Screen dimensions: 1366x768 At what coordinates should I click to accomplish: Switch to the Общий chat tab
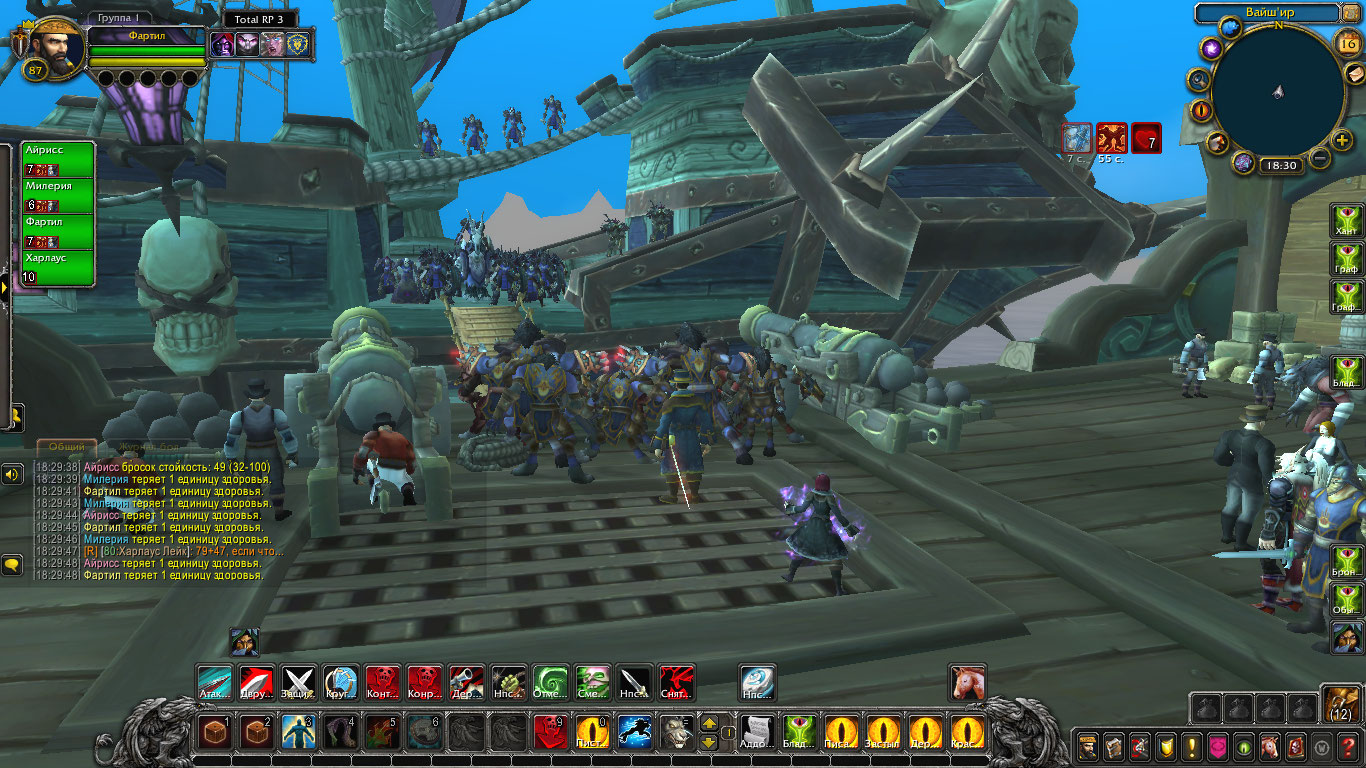coord(66,446)
